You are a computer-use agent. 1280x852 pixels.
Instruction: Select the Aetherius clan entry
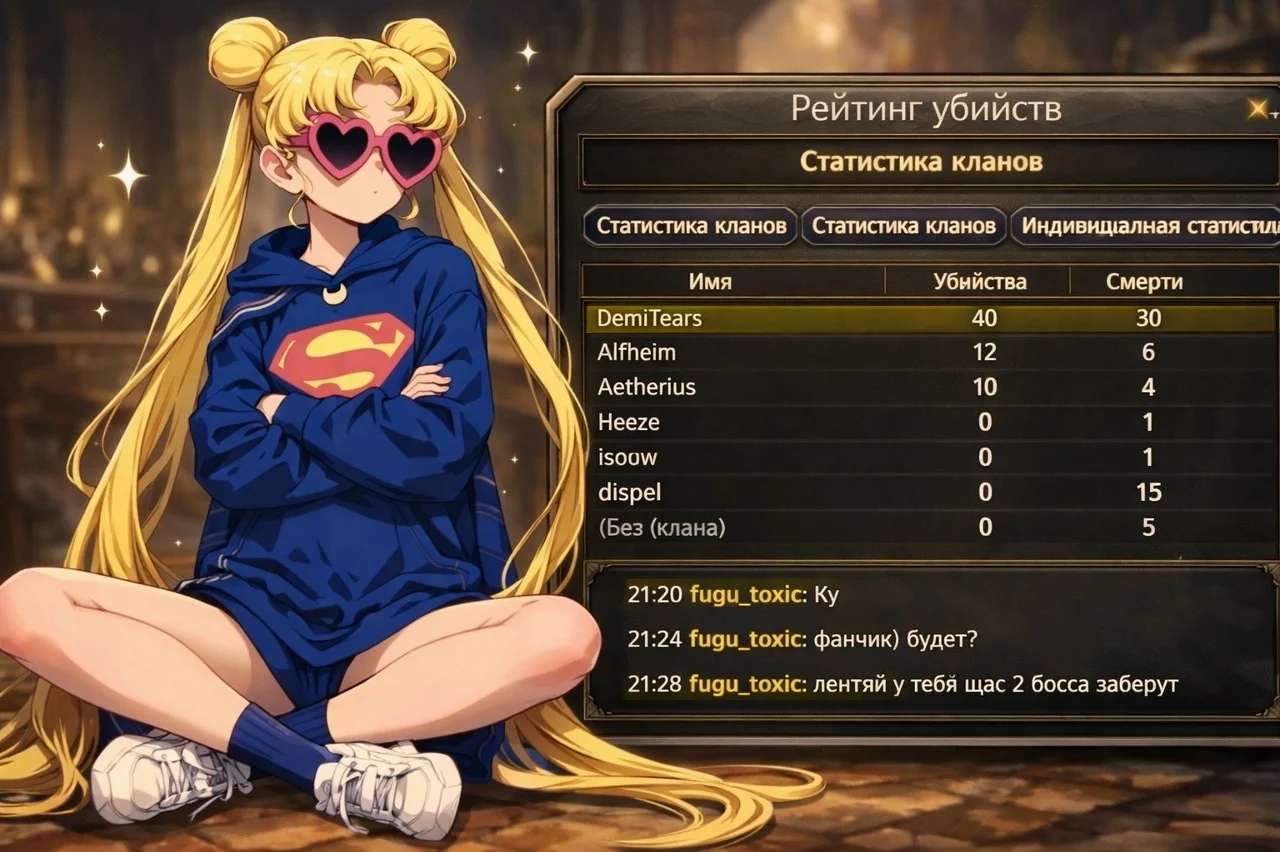tap(930, 387)
